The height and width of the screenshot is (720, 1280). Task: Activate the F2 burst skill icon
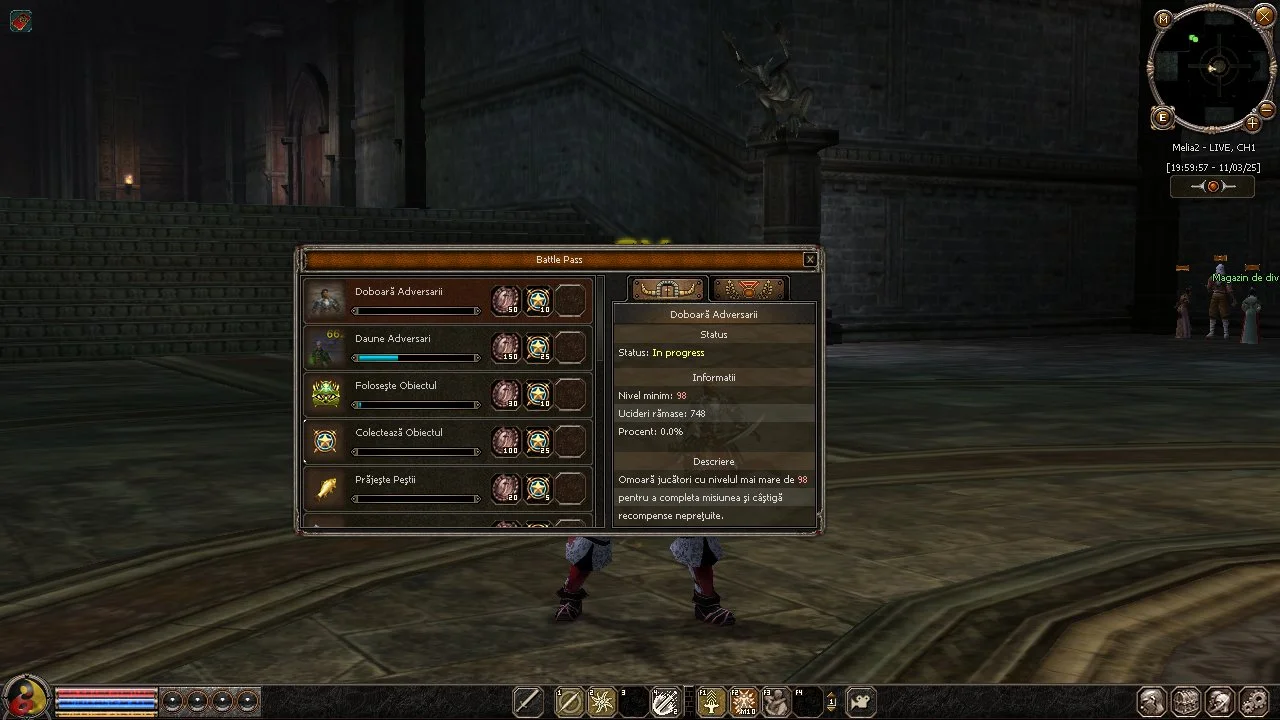click(743, 702)
